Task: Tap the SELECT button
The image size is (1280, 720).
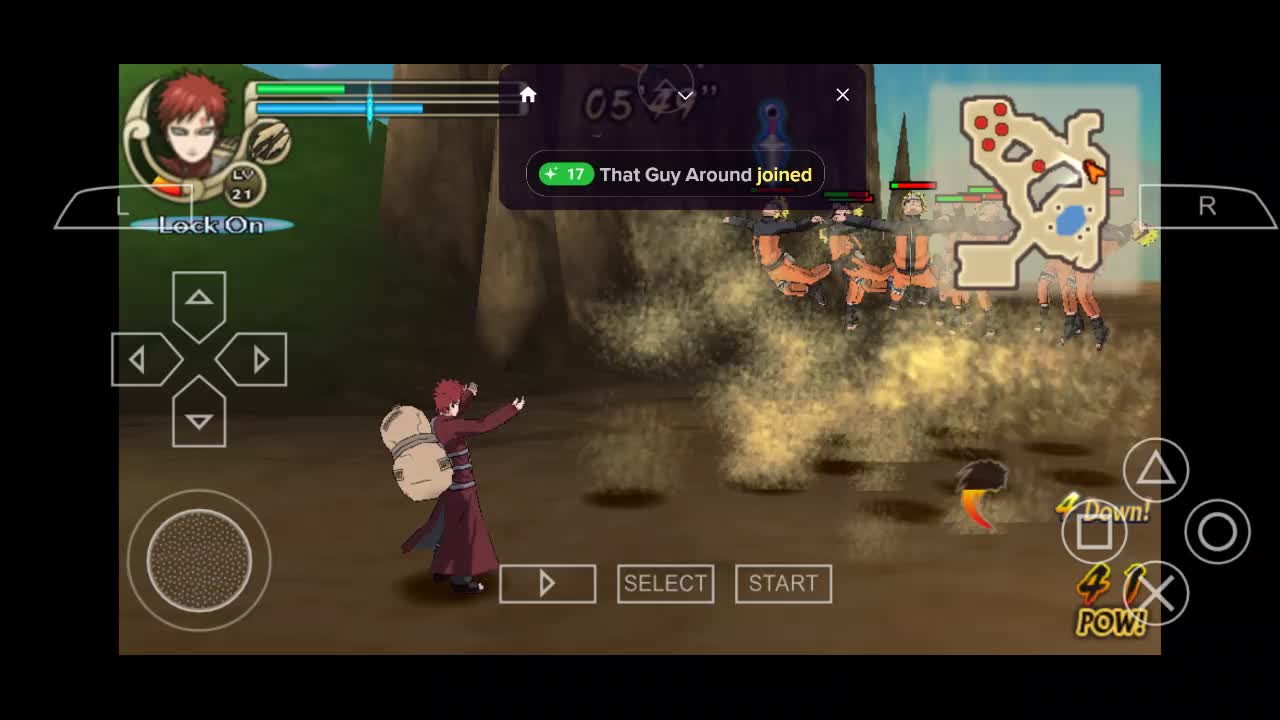Action: pyautogui.click(x=665, y=583)
